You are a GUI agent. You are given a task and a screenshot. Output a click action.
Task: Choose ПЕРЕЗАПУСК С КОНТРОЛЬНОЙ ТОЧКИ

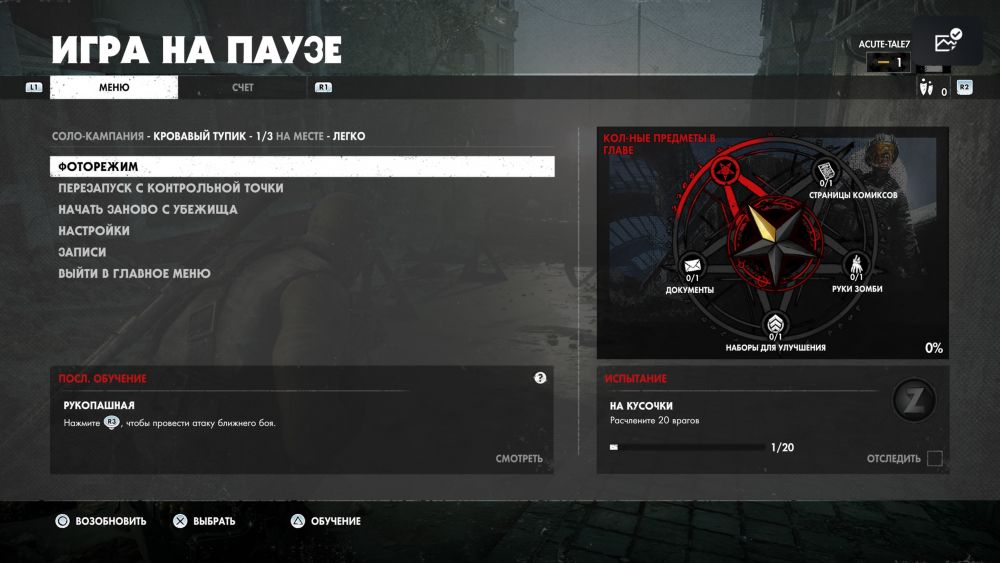click(171, 188)
